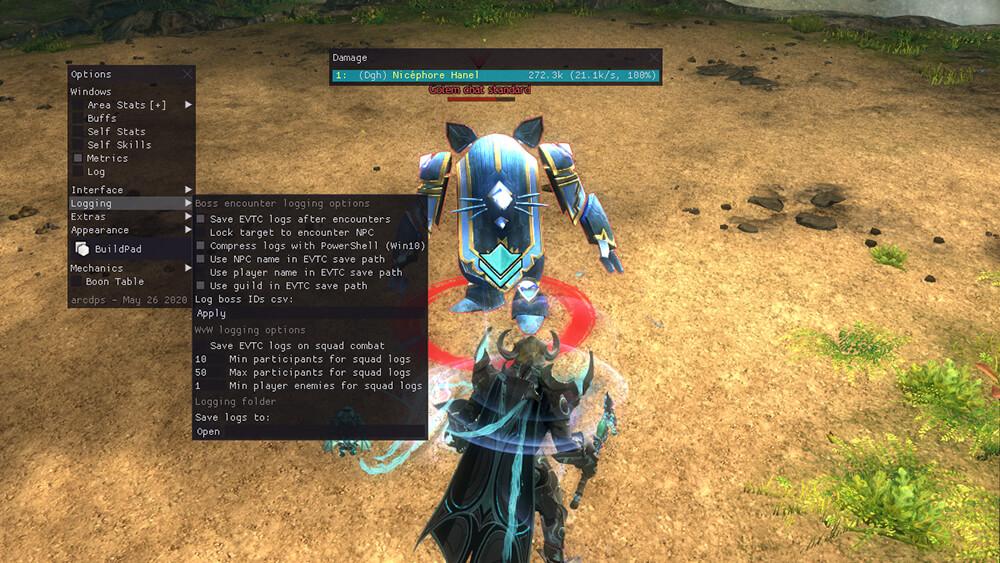
Task: Enable the Log window checkbox
Action: [x=78, y=172]
